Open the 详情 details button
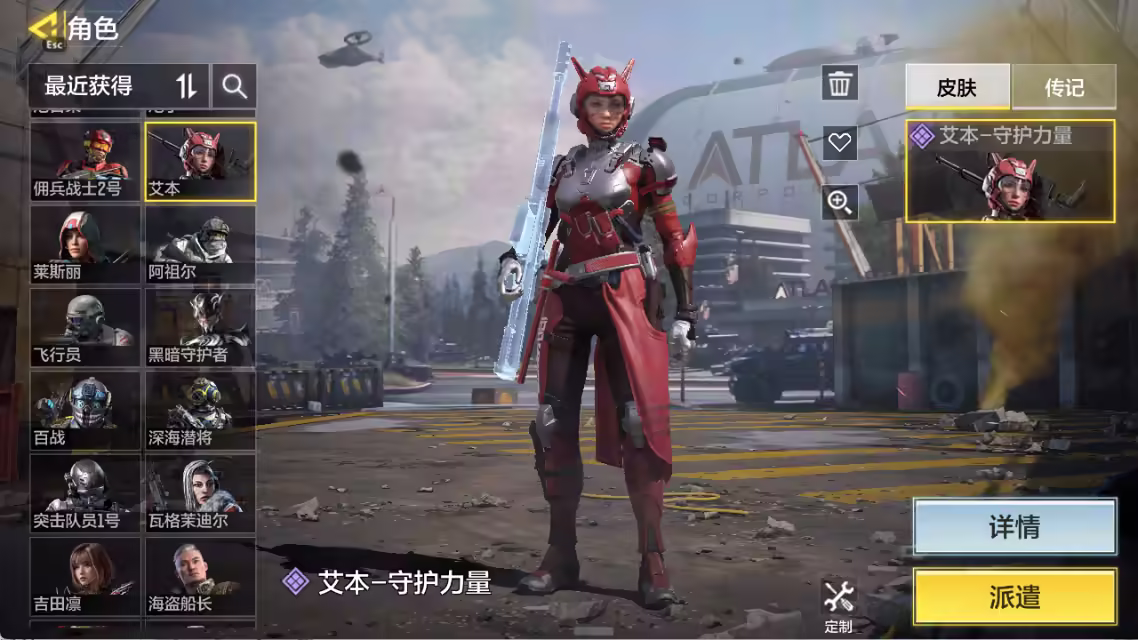Image resolution: width=1138 pixels, height=640 pixels. [1014, 527]
